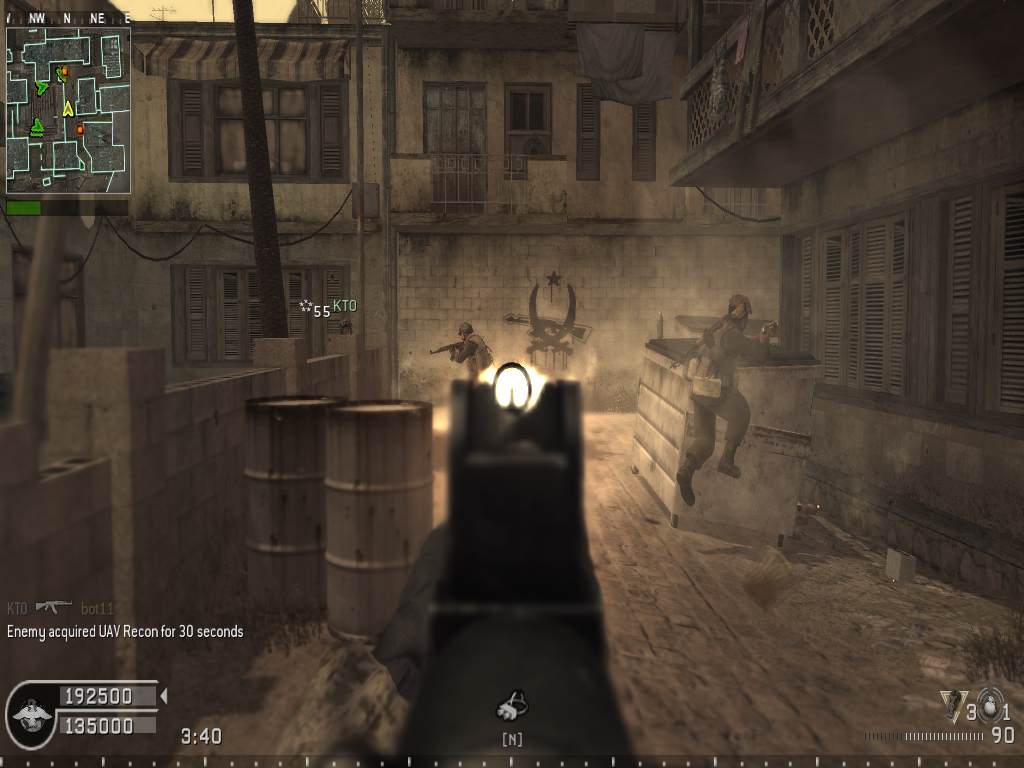Viewport: 1024px width, 768px height.
Task: Select the night vision goggles icon
Action: pos(511,707)
